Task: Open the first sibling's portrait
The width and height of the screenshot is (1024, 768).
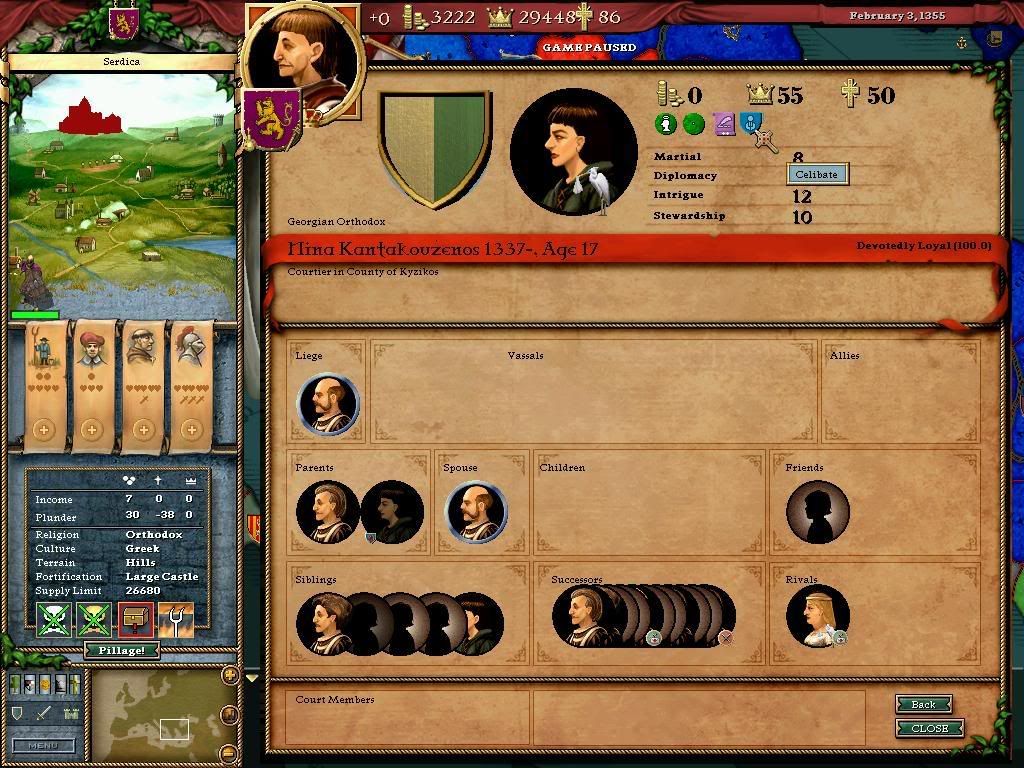Action: (x=324, y=622)
